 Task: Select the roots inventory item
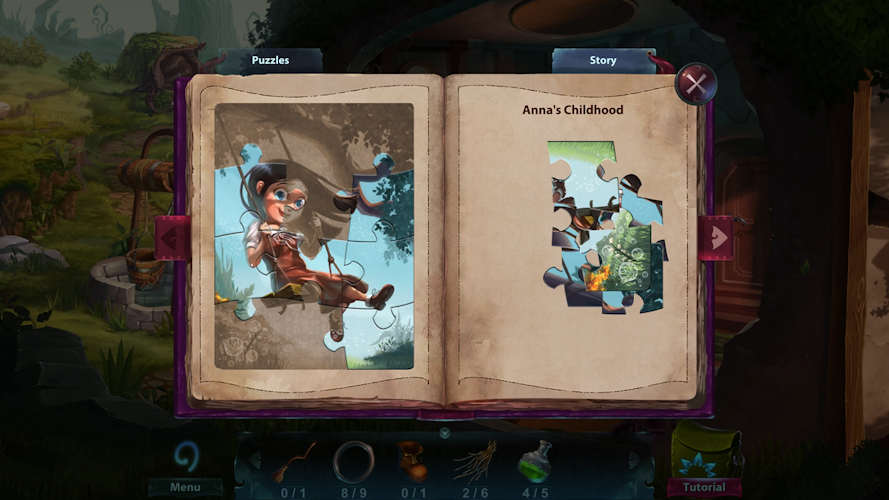point(474,460)
